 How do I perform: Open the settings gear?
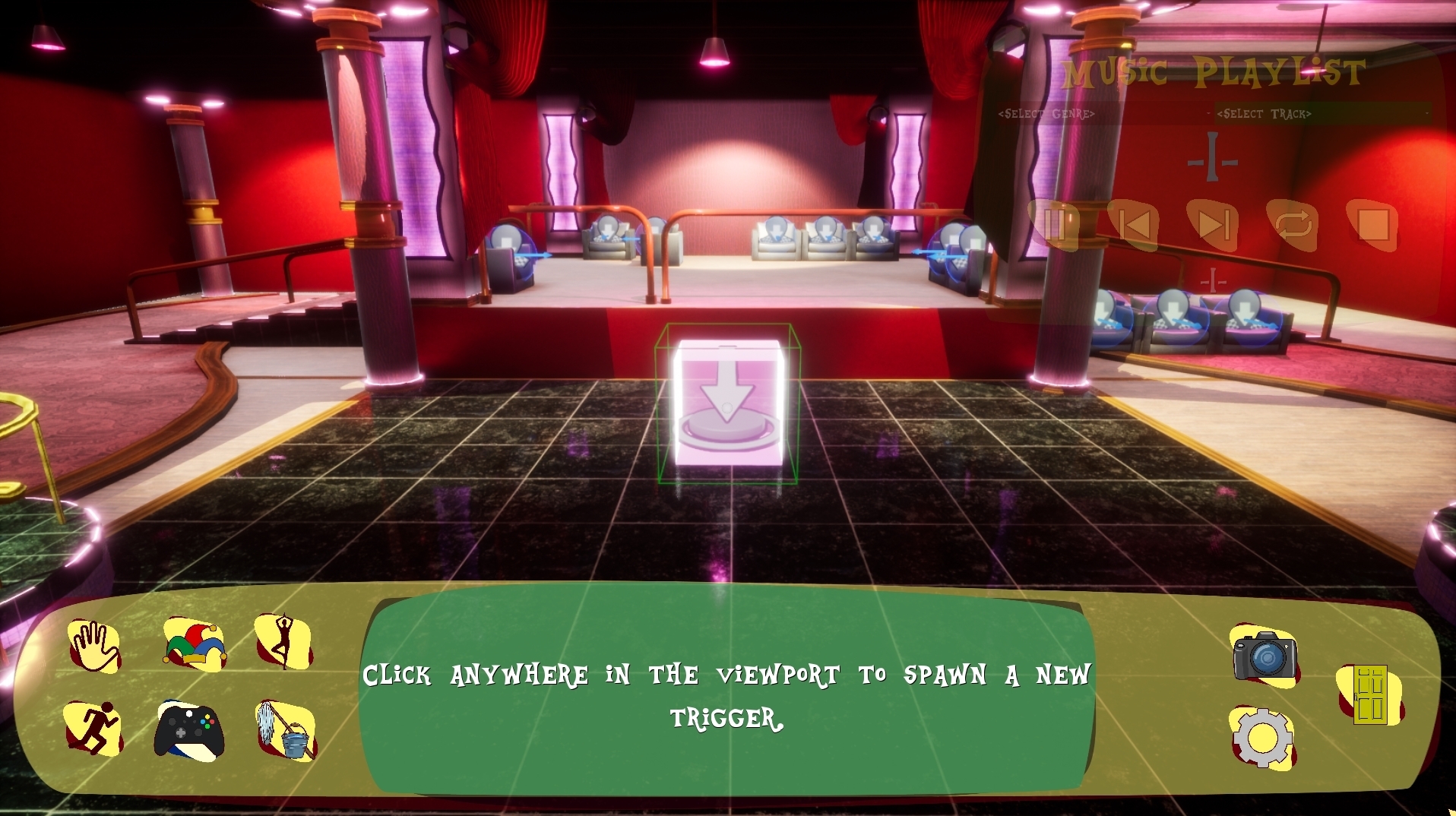click(1261, 737)
